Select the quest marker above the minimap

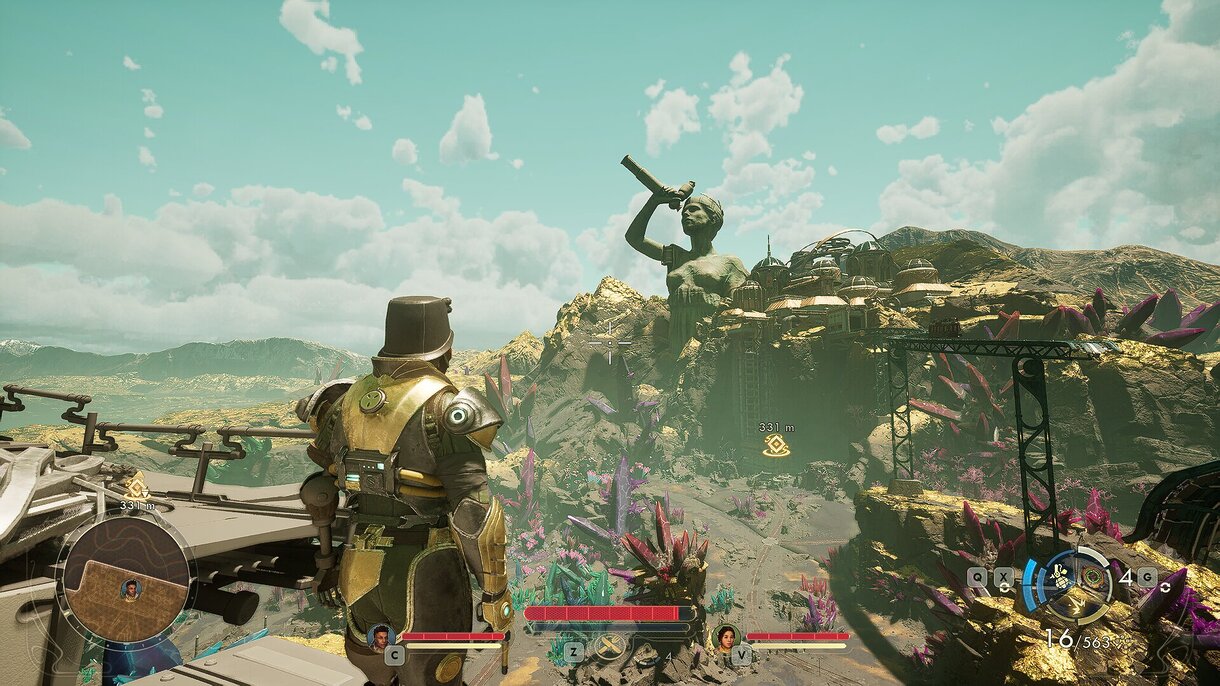tap(136, 487)
